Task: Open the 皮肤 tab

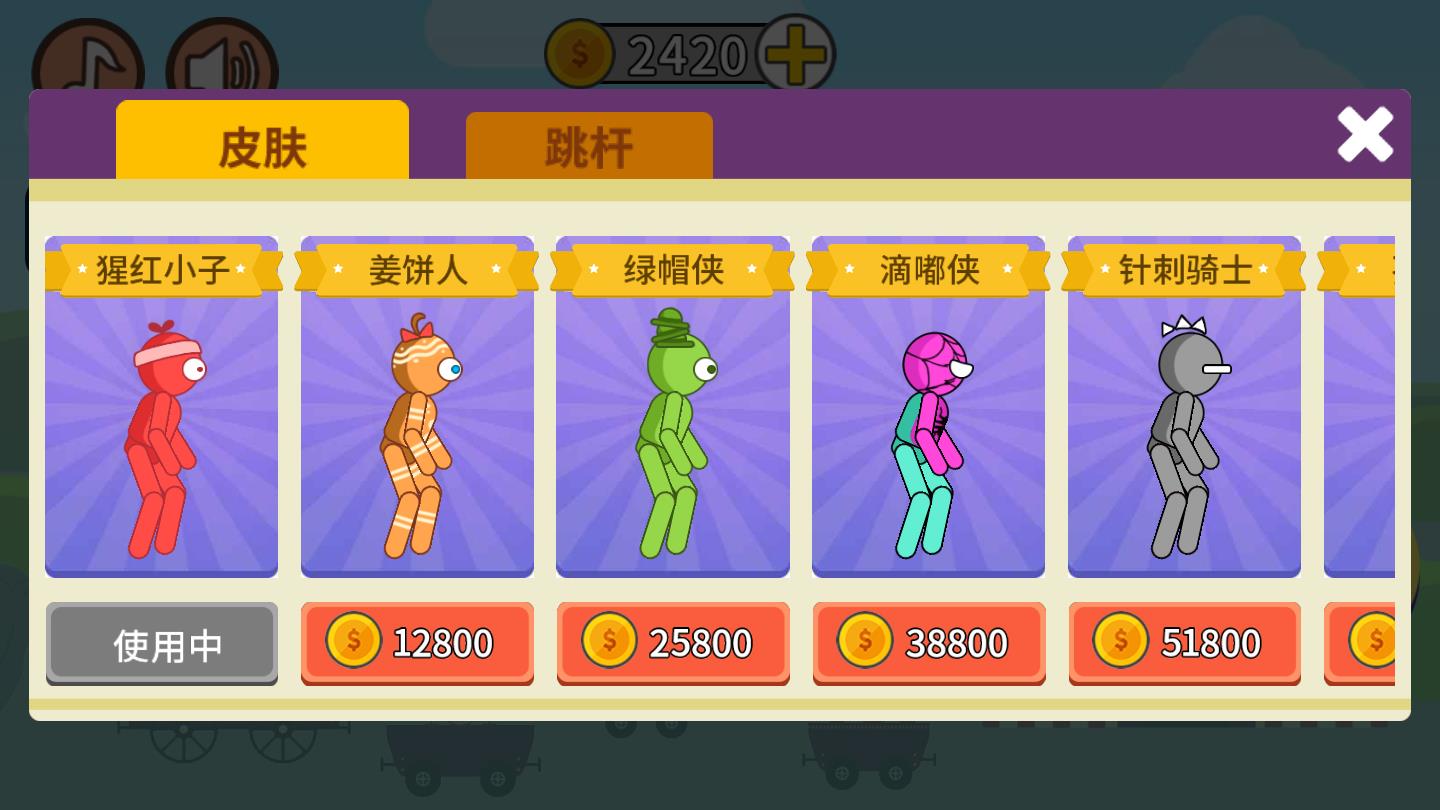Action: (x=262, y=143)
